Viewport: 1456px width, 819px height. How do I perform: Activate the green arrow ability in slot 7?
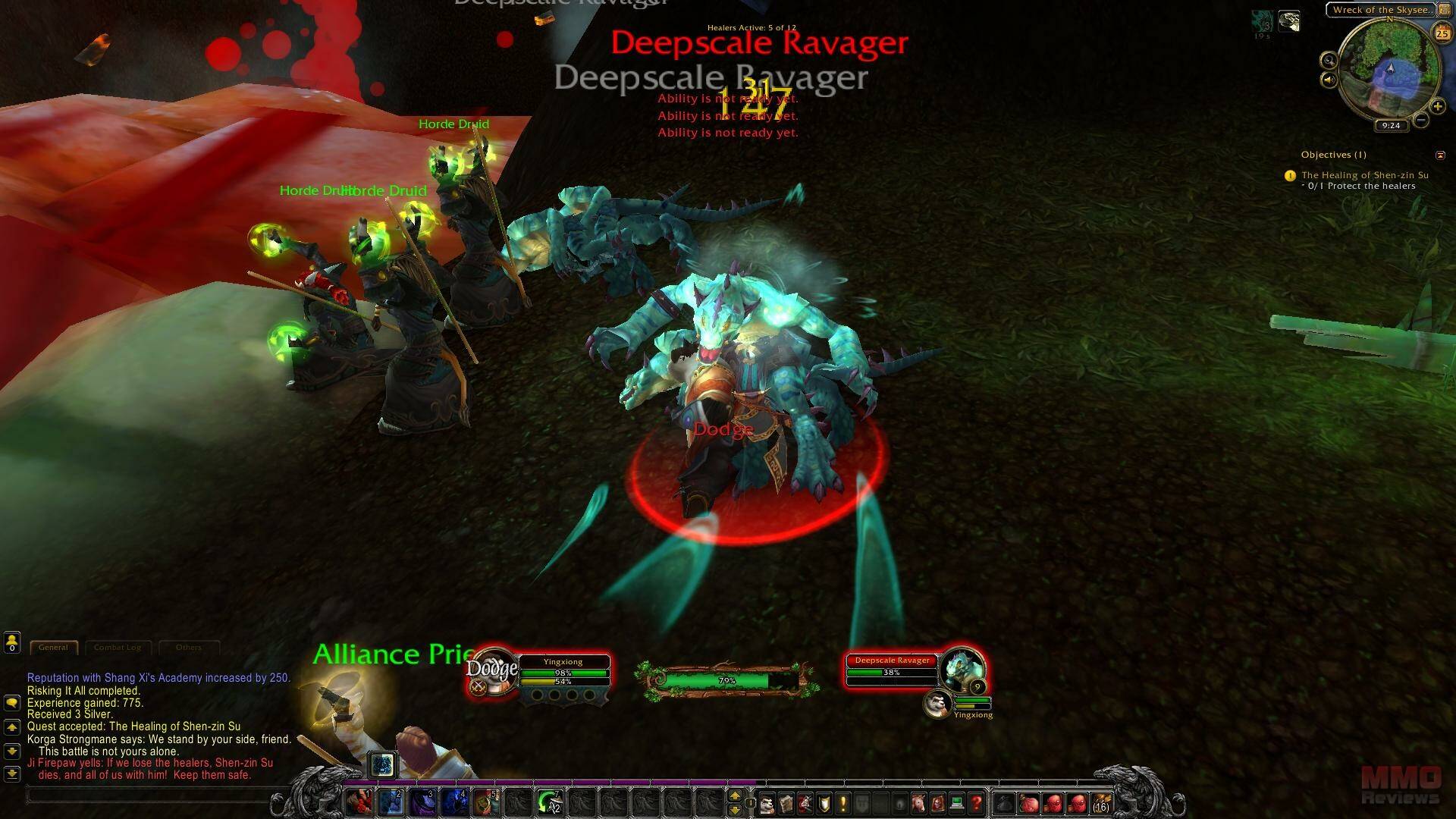[550, 802]
